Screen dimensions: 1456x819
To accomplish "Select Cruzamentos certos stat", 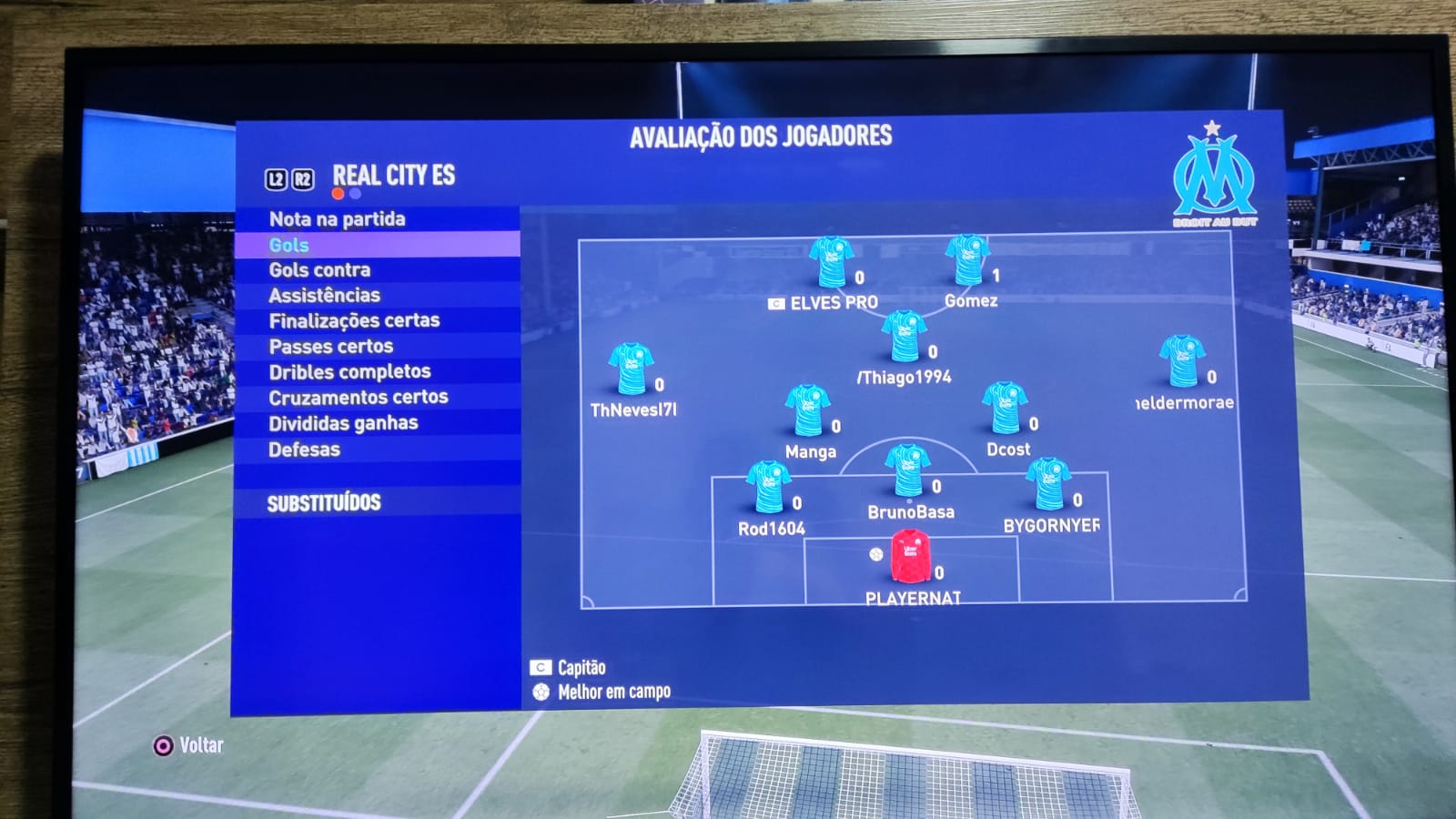I will click(x=358, y=398).
